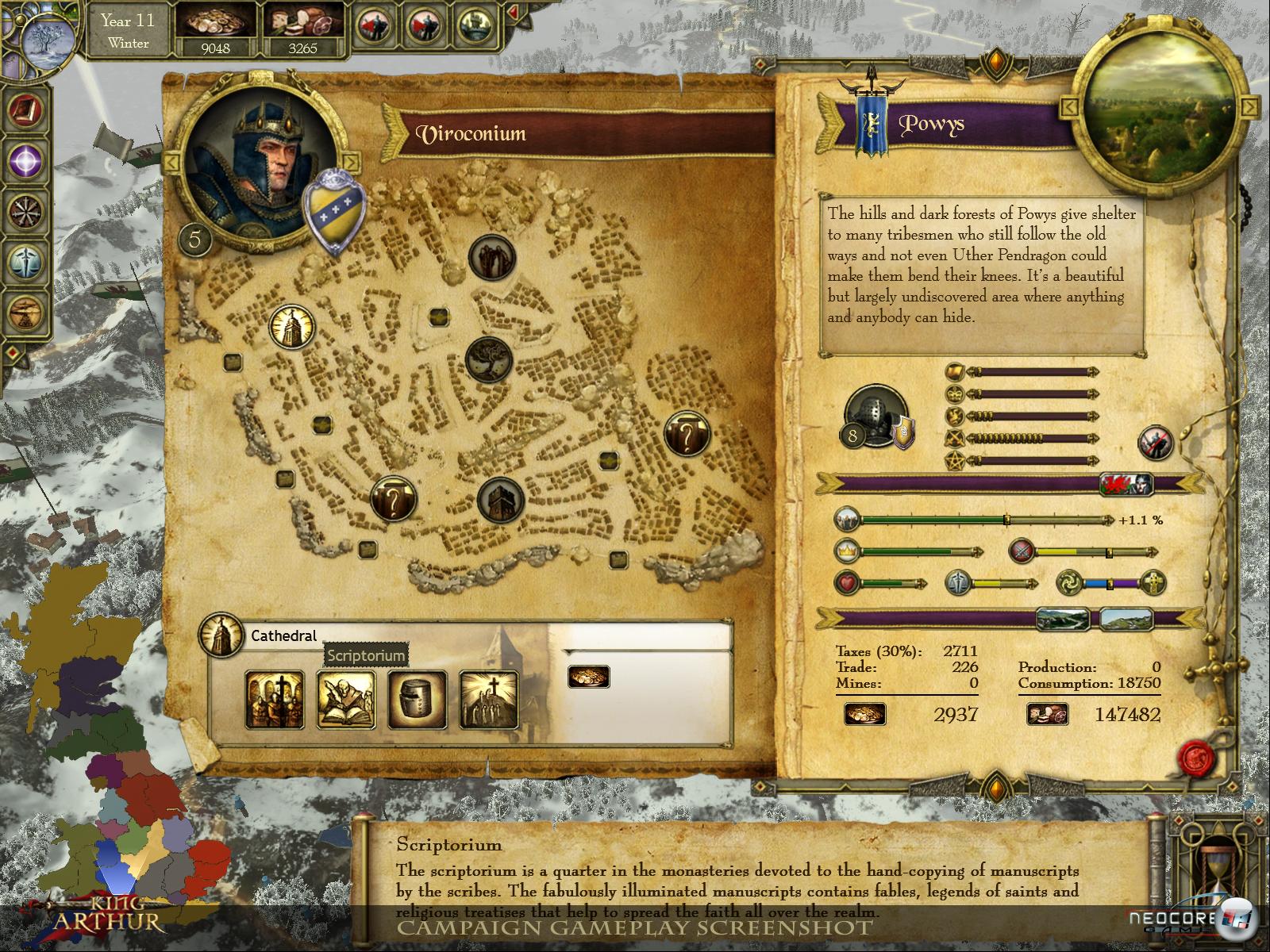Select the sword and scales sidebar icon
The height and width of the screenshot is (952, 1270).
tap(25, 262)
